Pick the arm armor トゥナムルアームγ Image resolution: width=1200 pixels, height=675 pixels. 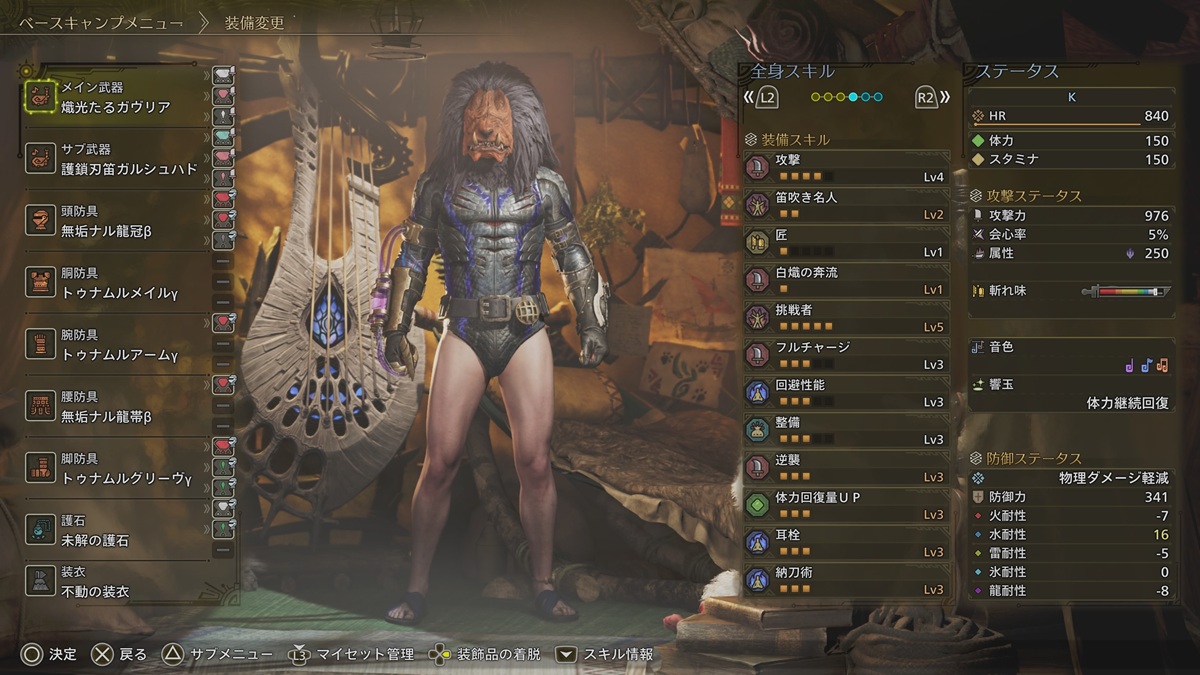tap(115, 345)
